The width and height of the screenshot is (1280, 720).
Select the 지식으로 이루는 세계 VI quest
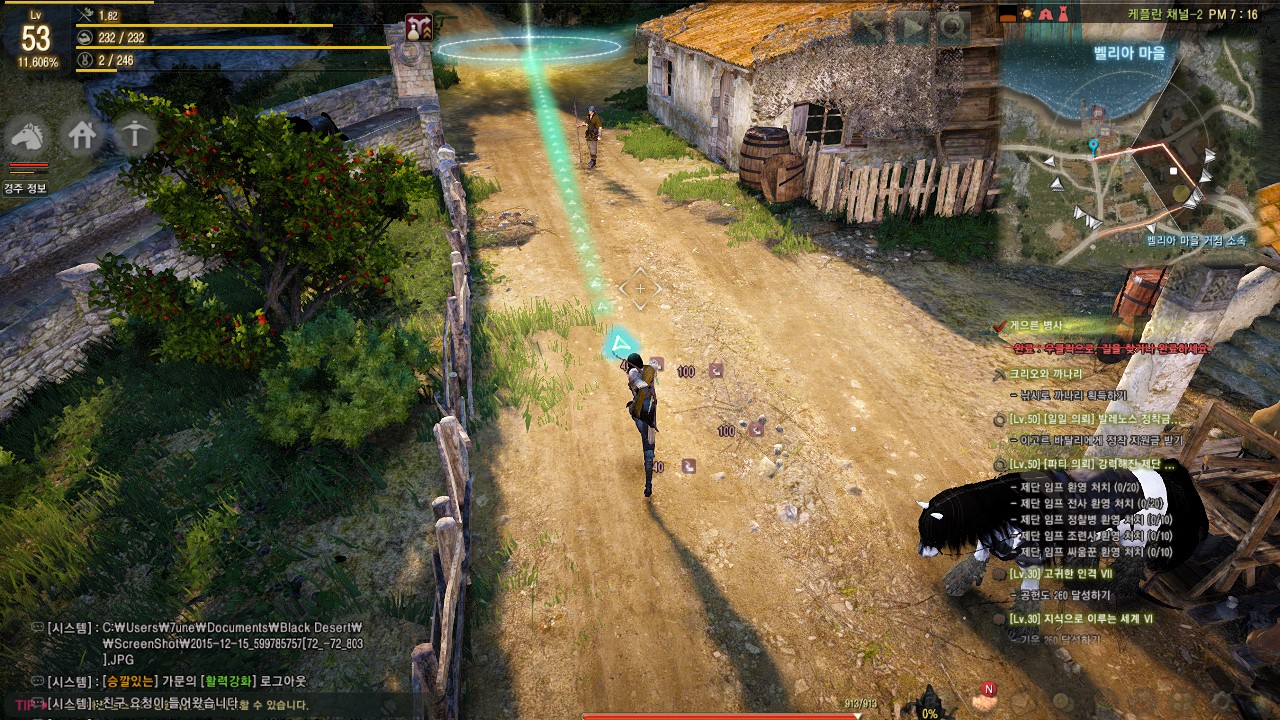click(x=1082, y=619)
